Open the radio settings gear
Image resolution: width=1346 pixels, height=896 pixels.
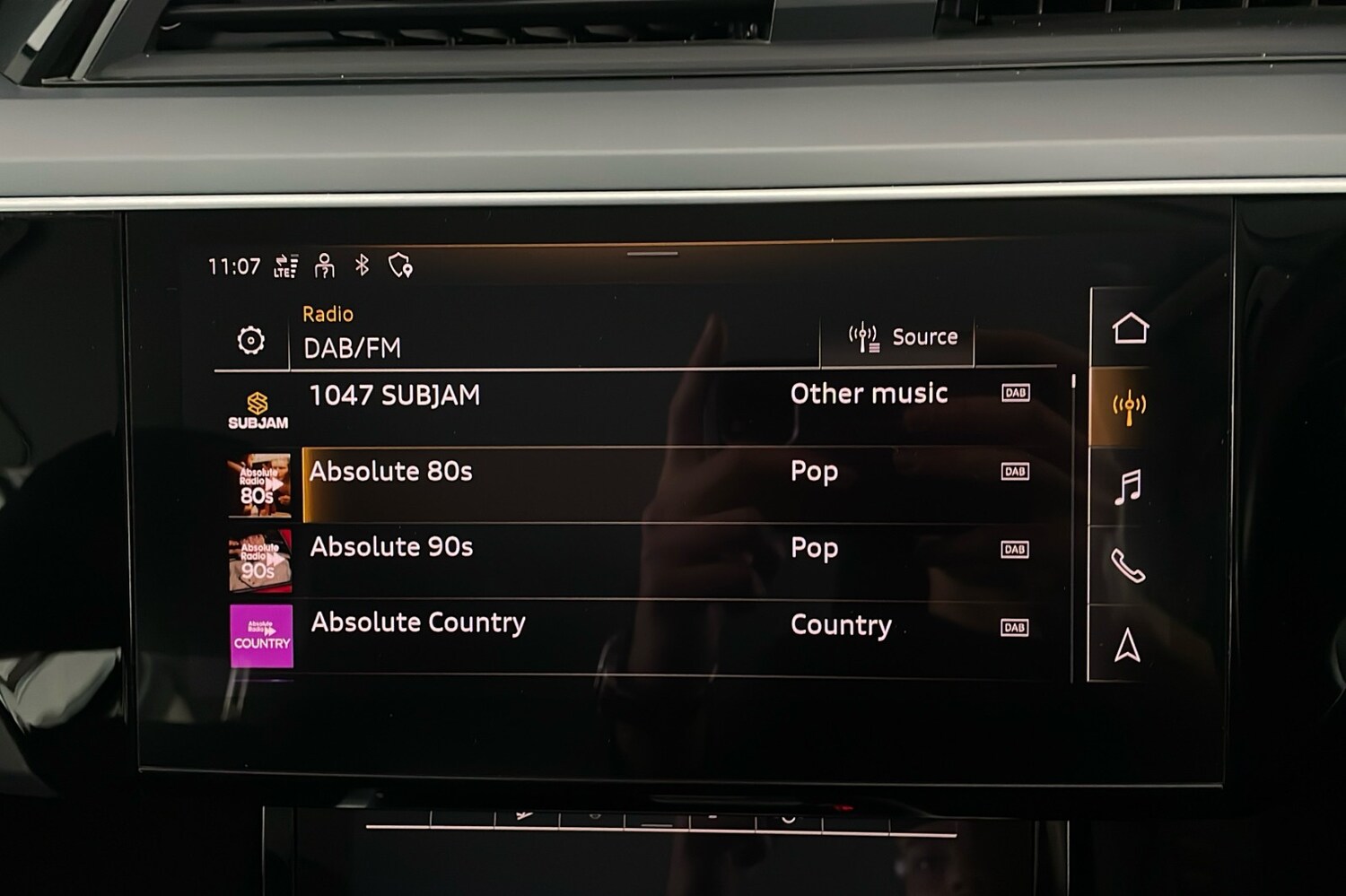tap(251, 341)
